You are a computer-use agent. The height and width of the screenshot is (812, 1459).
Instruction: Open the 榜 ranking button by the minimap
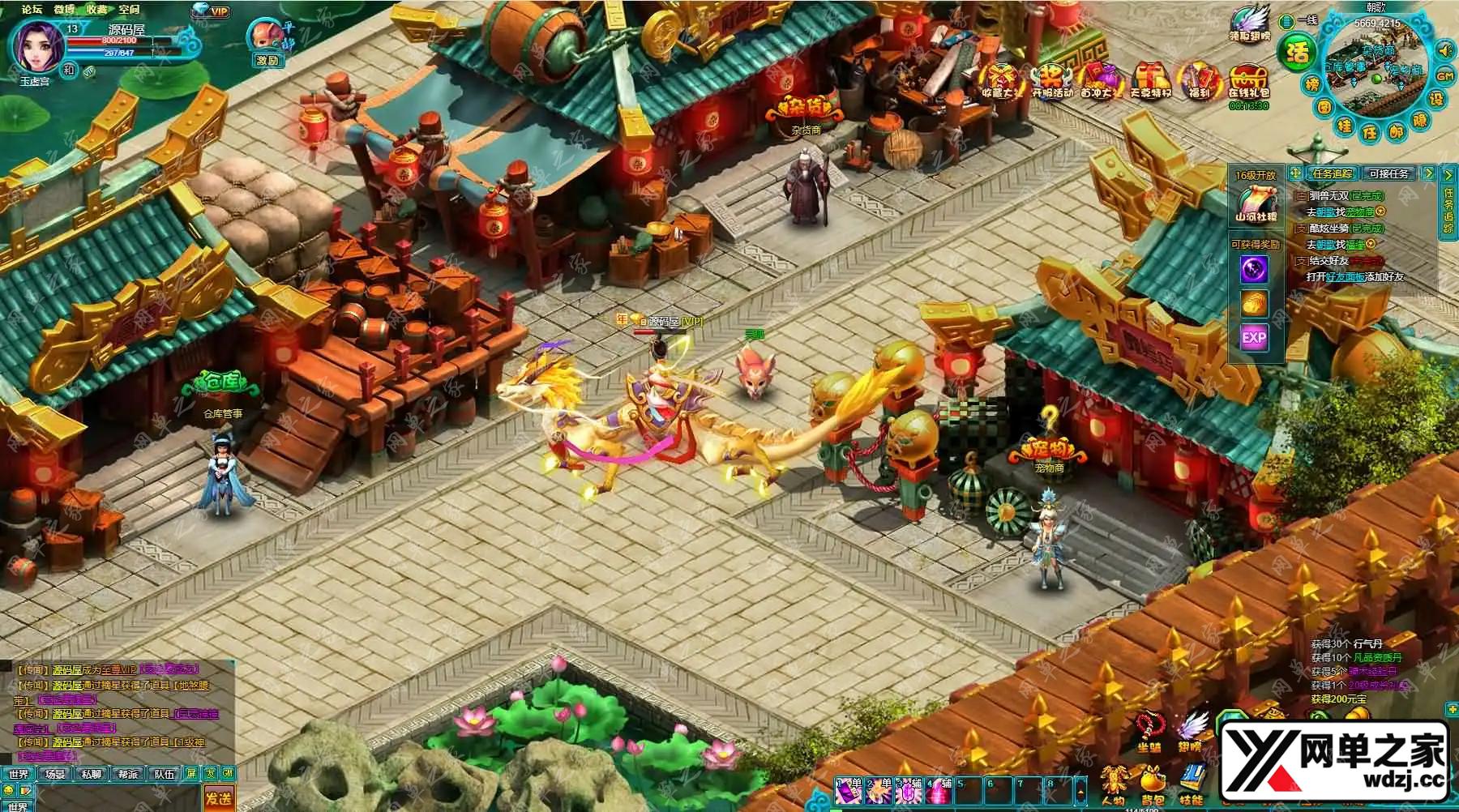[1311, 84]
